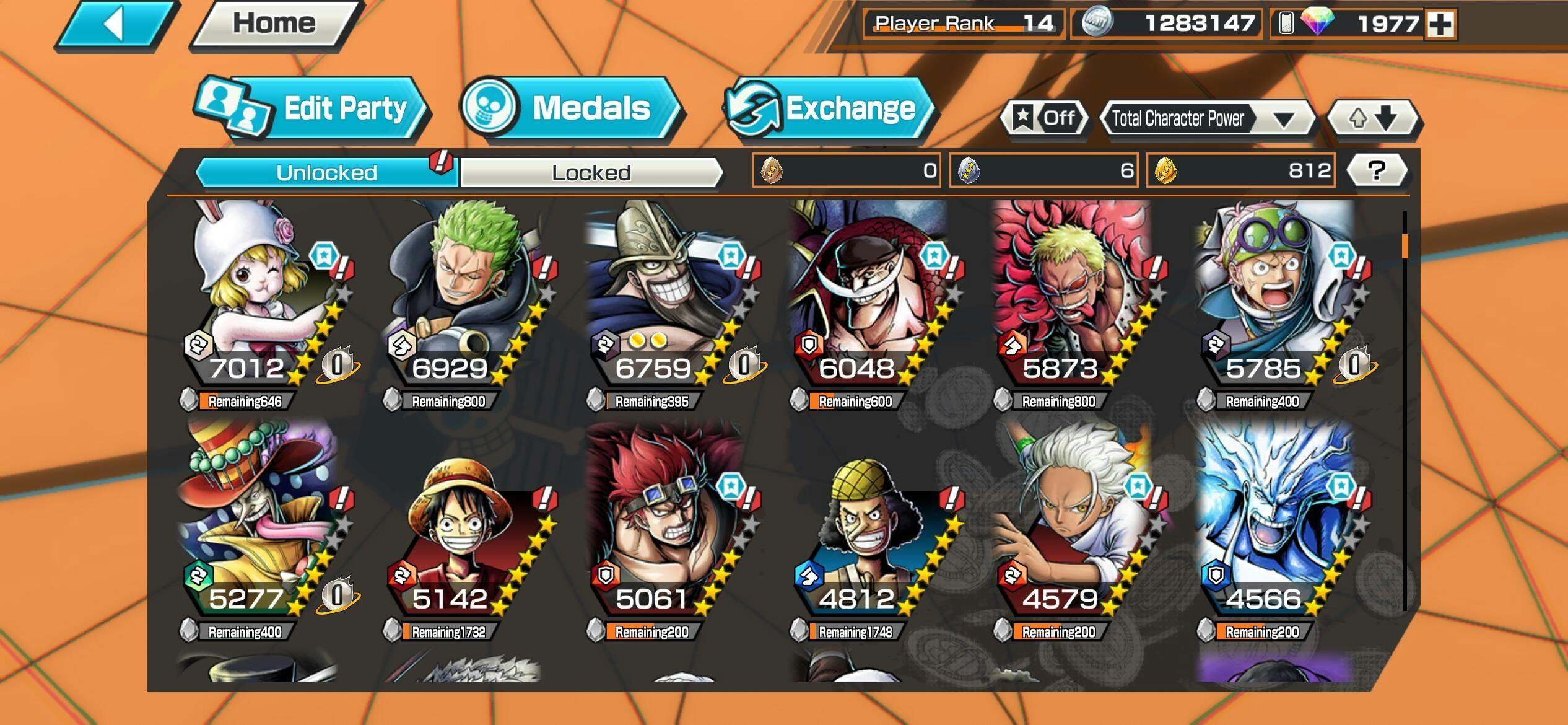Screen dimensions: 1568x725
Task: Choose Koby with 5785 power
Action: point(1276,297)
